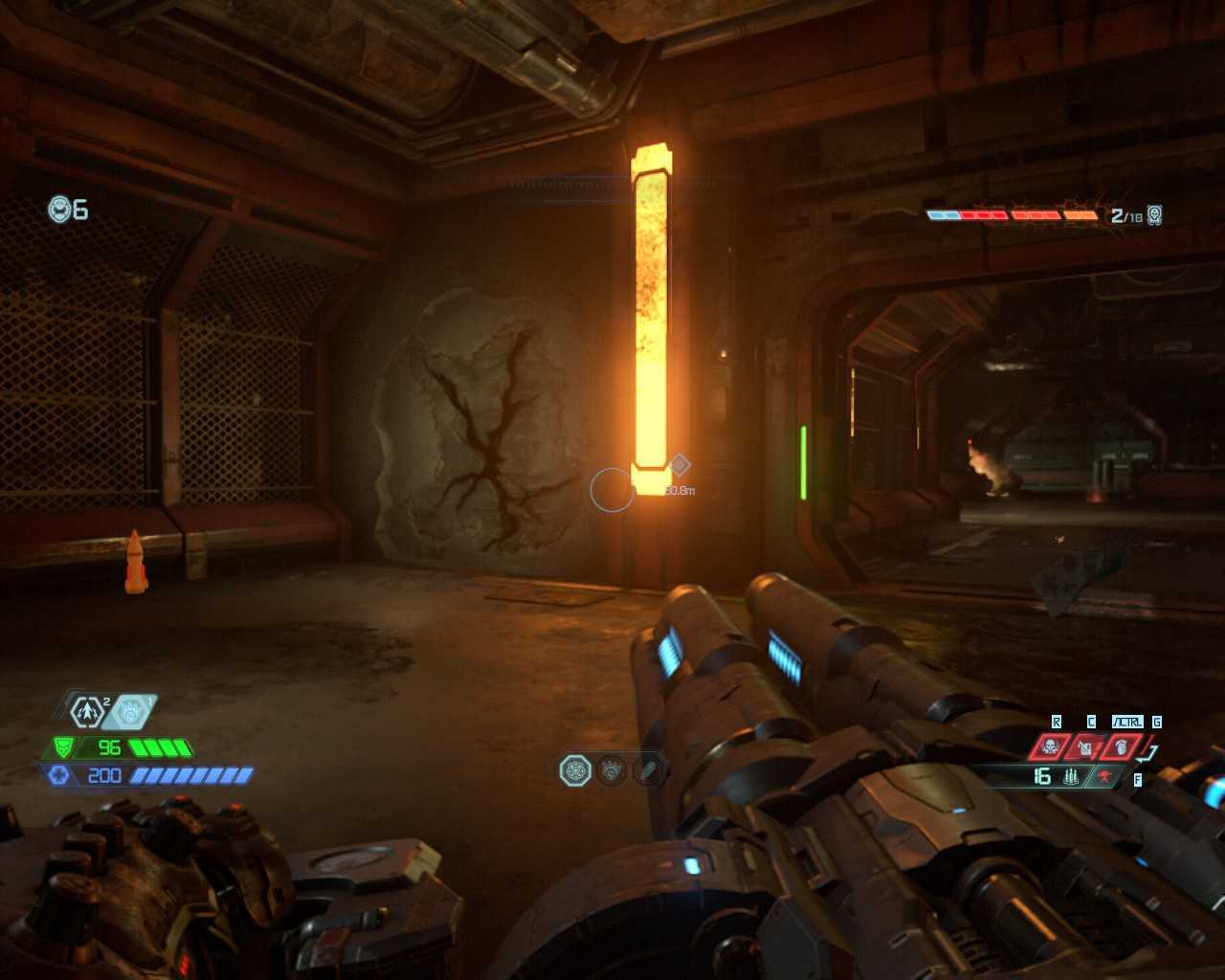The width and height of the screenshot is (1225, 980).
Task: Activate the frag grenade equipment icon
Action: click(1085, 746)
